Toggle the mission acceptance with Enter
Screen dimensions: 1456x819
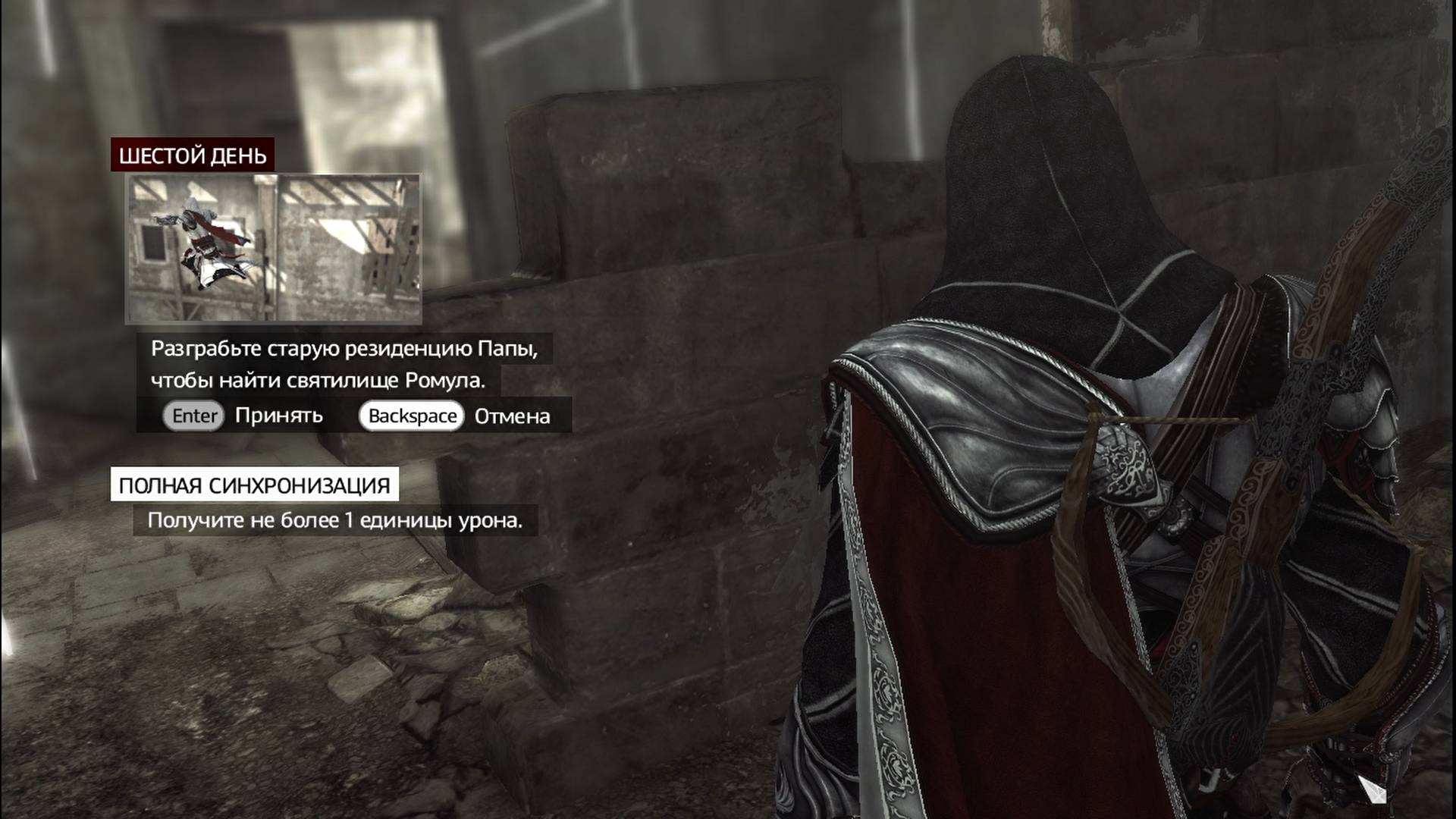point(192,416)
